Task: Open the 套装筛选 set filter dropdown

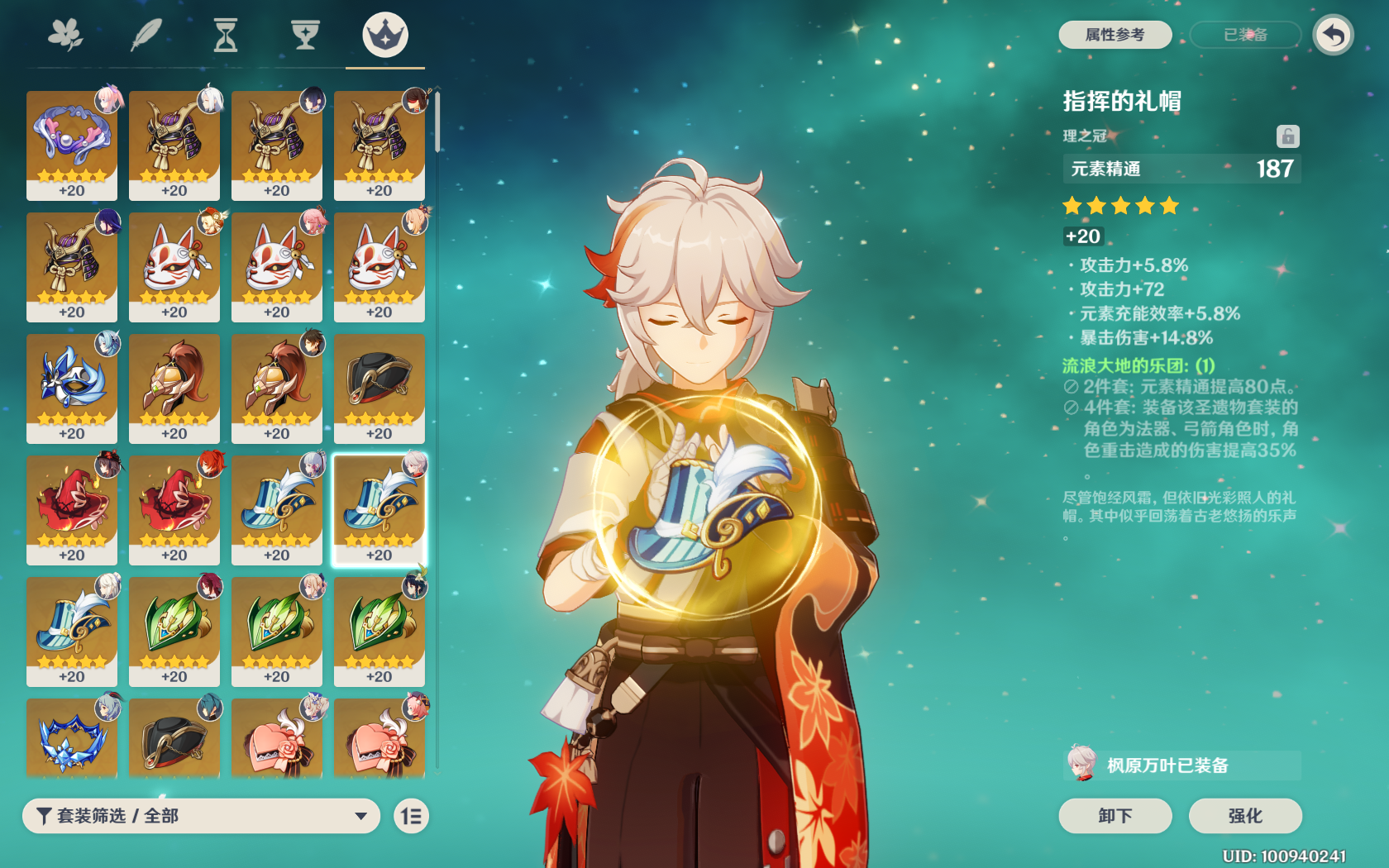Action: pos(201,816)
